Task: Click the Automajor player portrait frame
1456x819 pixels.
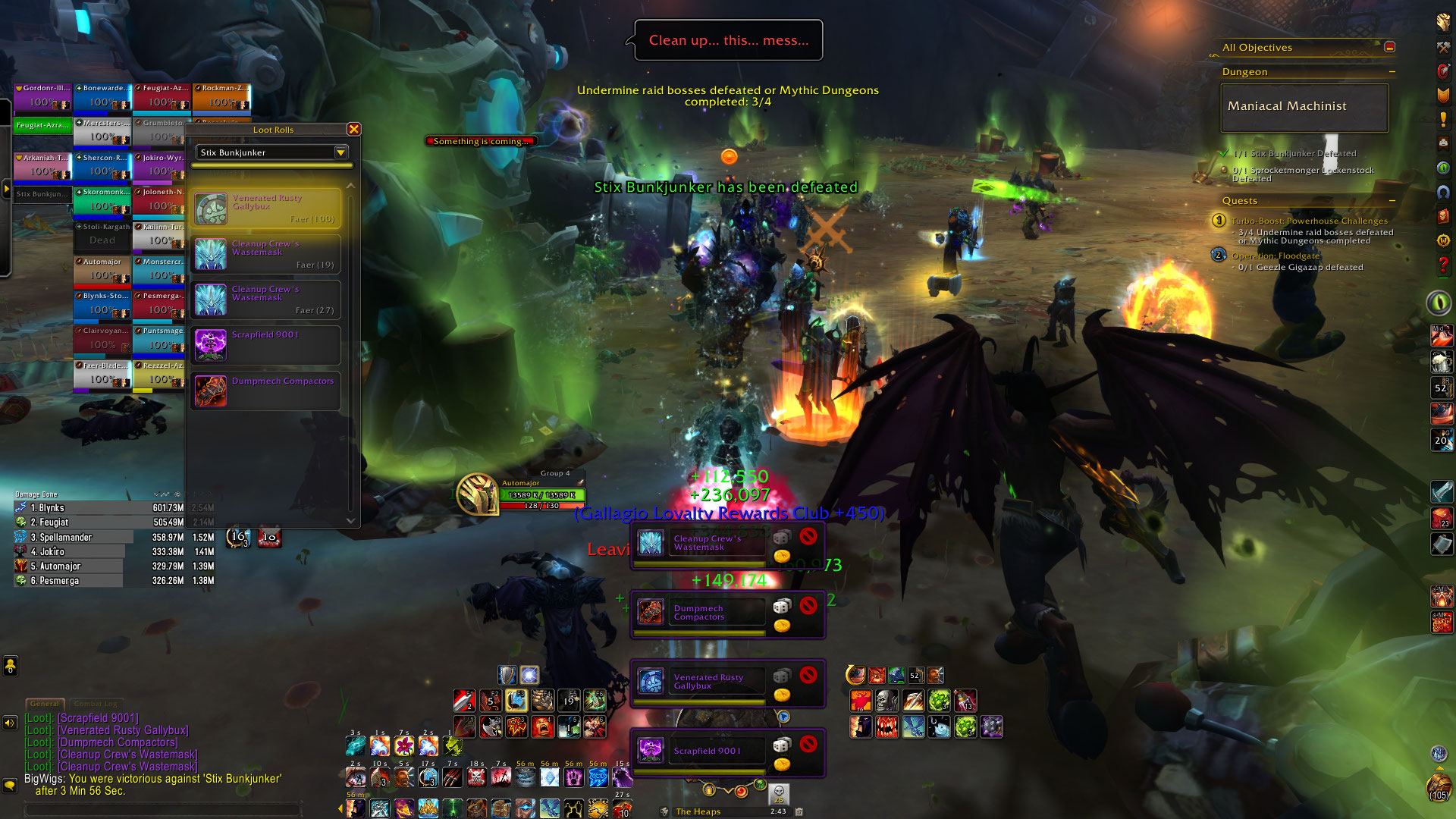Action: tap(478, 494)
